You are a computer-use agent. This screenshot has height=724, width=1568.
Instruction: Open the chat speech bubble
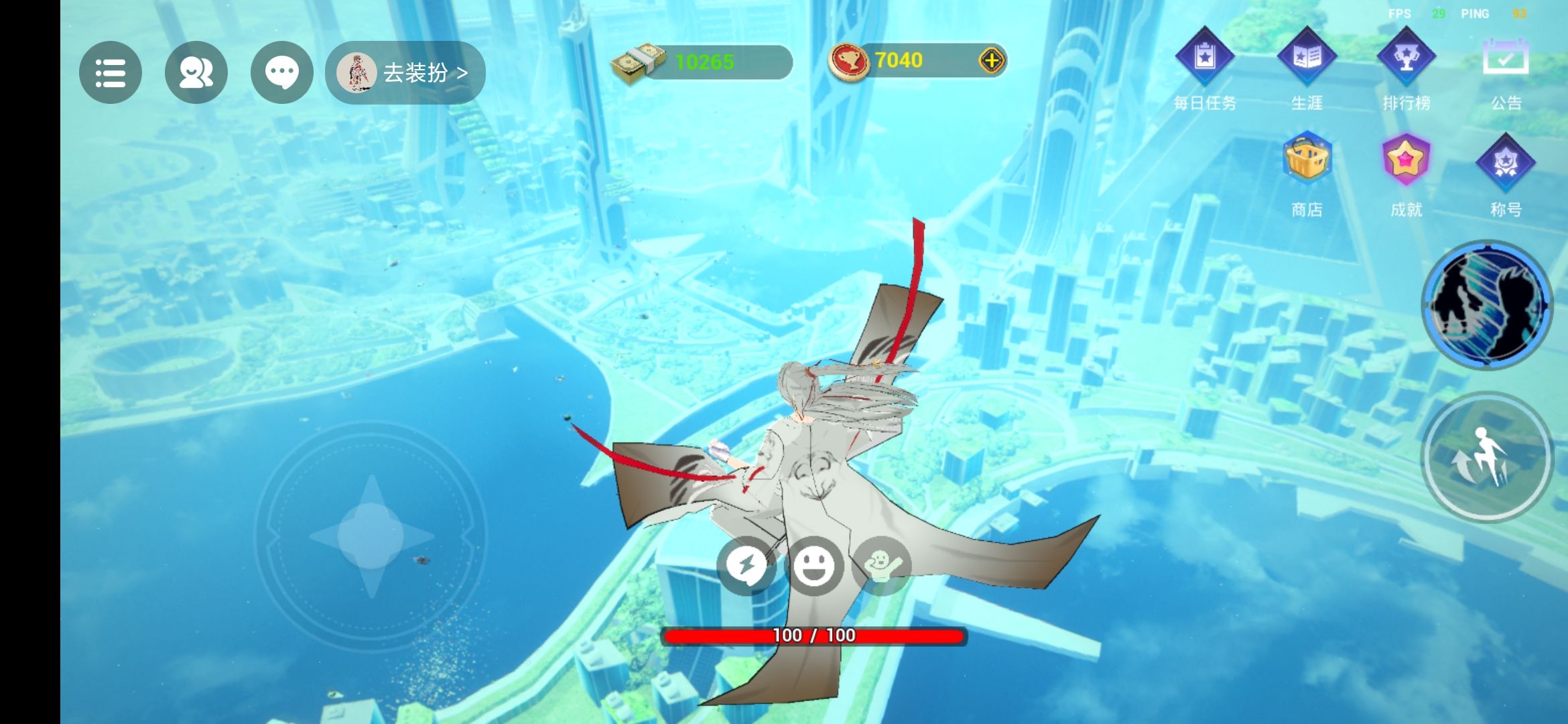point(281,72)
